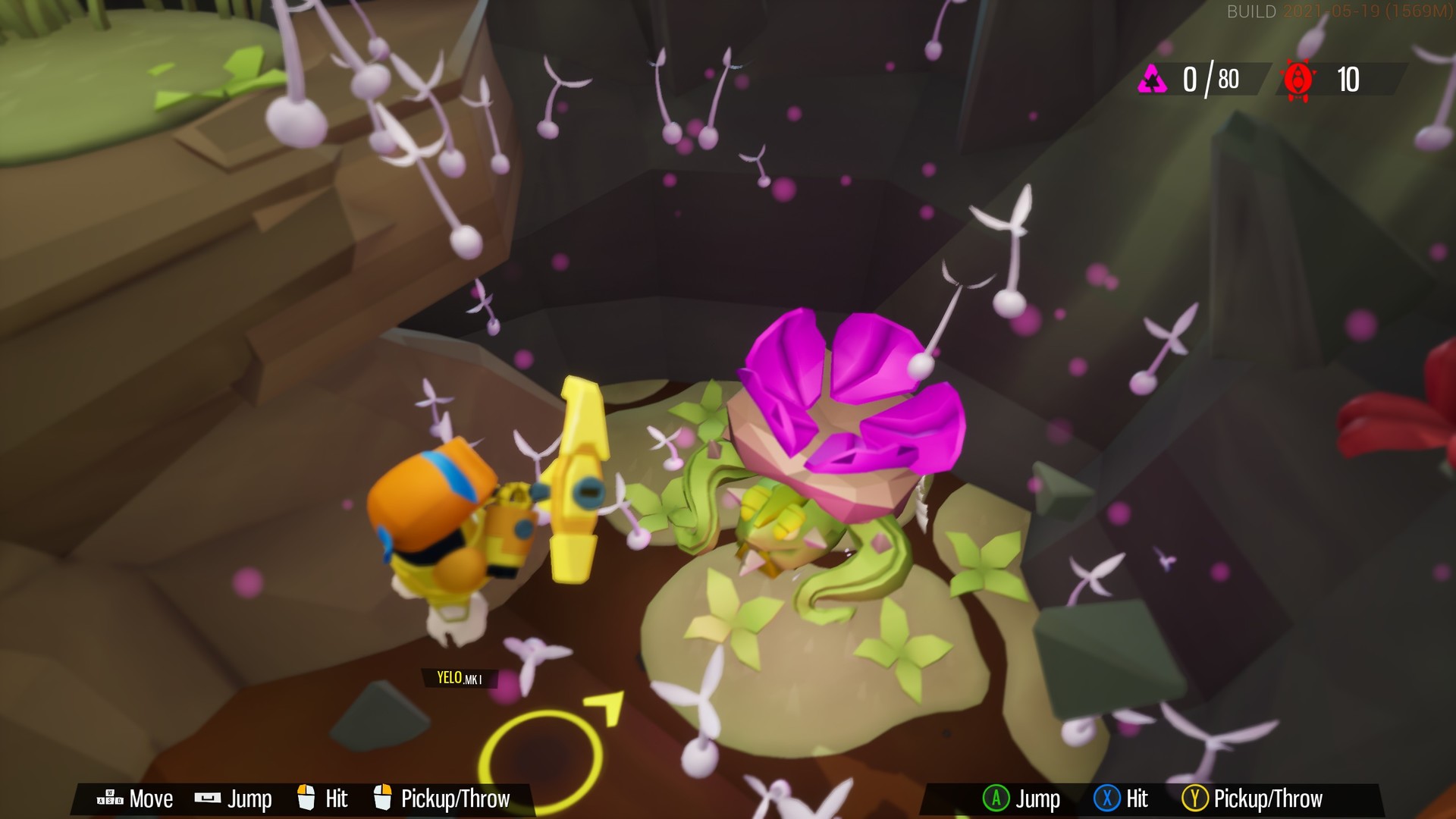Click the Hit label next to the X button

pos(1137,799)
